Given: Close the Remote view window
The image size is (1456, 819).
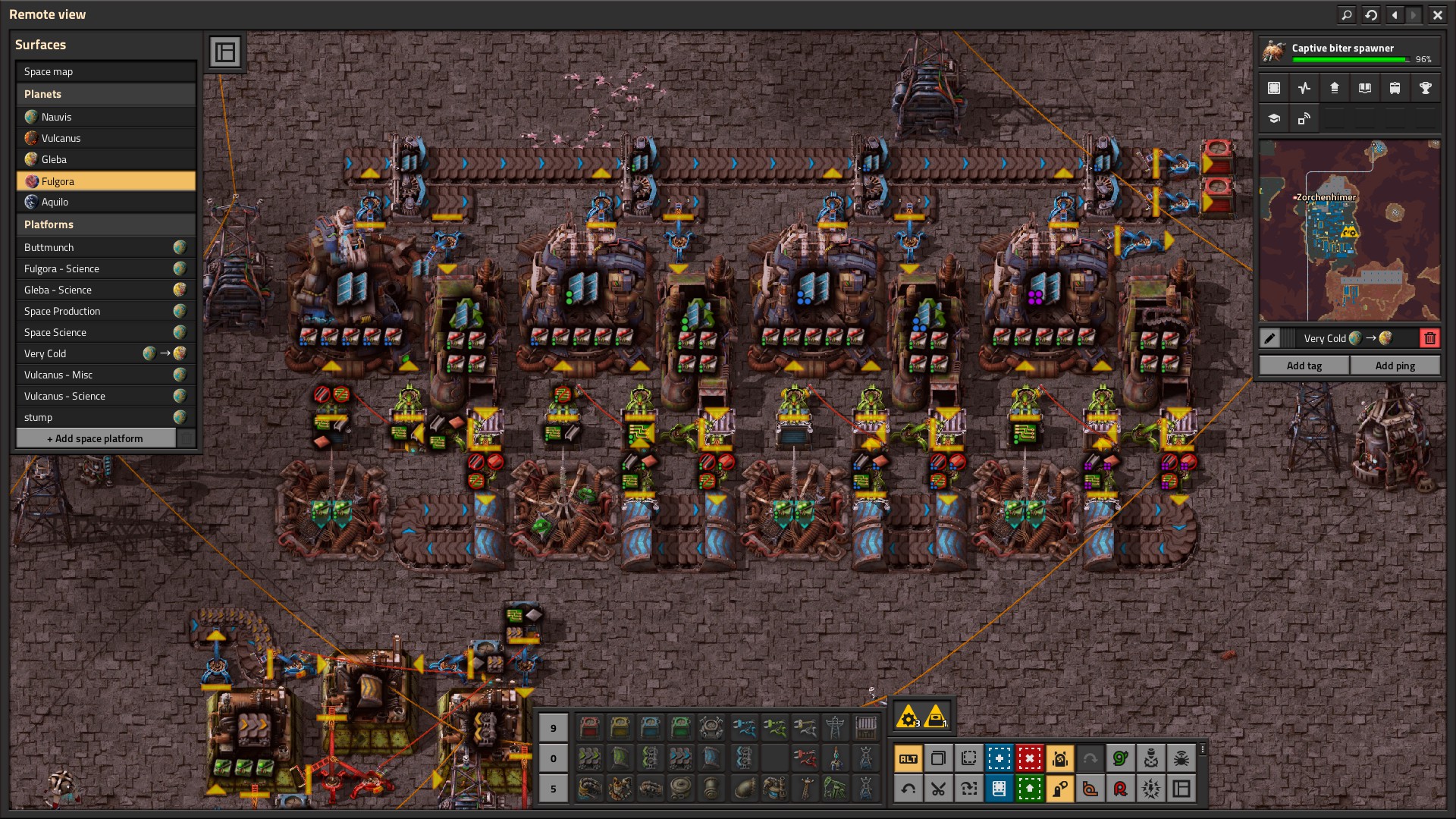Looking at the screenshot, I should click(1437, 14).
